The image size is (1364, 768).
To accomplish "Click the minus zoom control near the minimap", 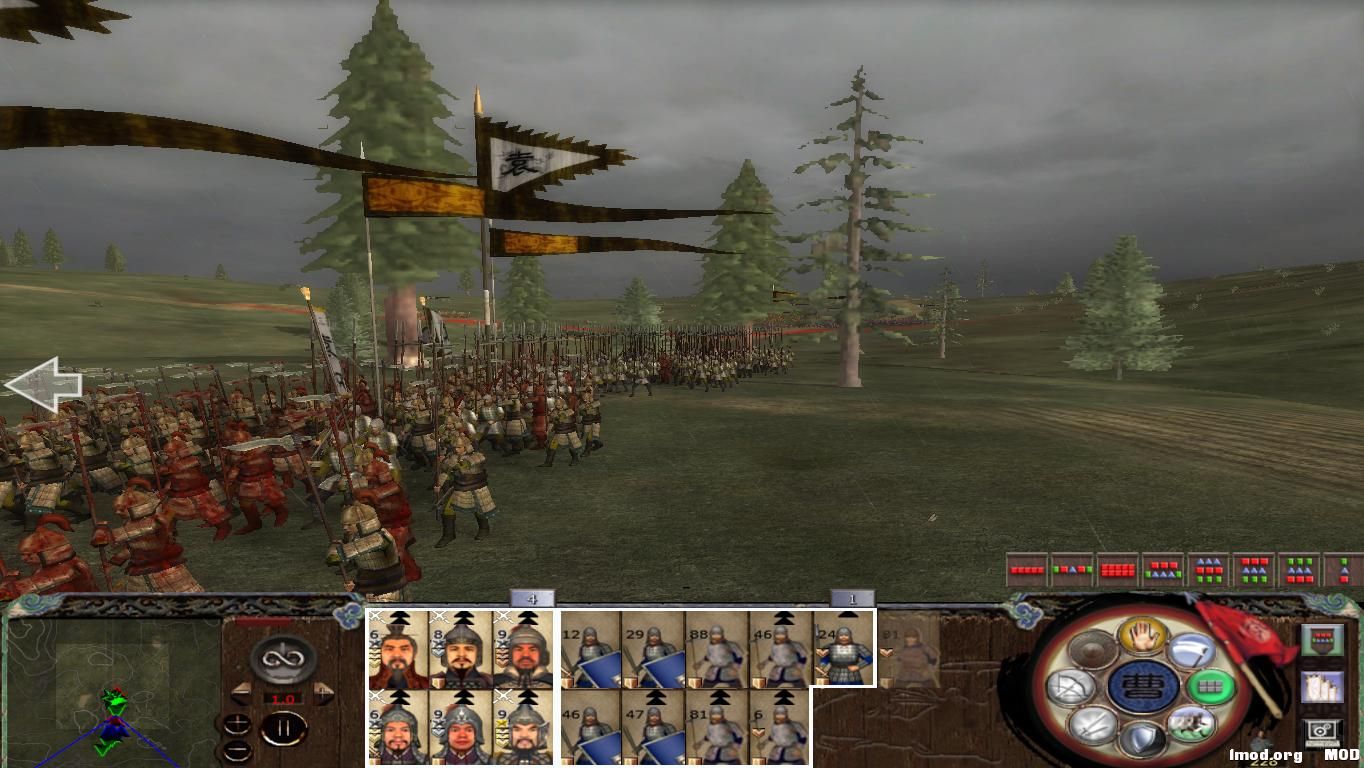I will click(x=238, y=750).
